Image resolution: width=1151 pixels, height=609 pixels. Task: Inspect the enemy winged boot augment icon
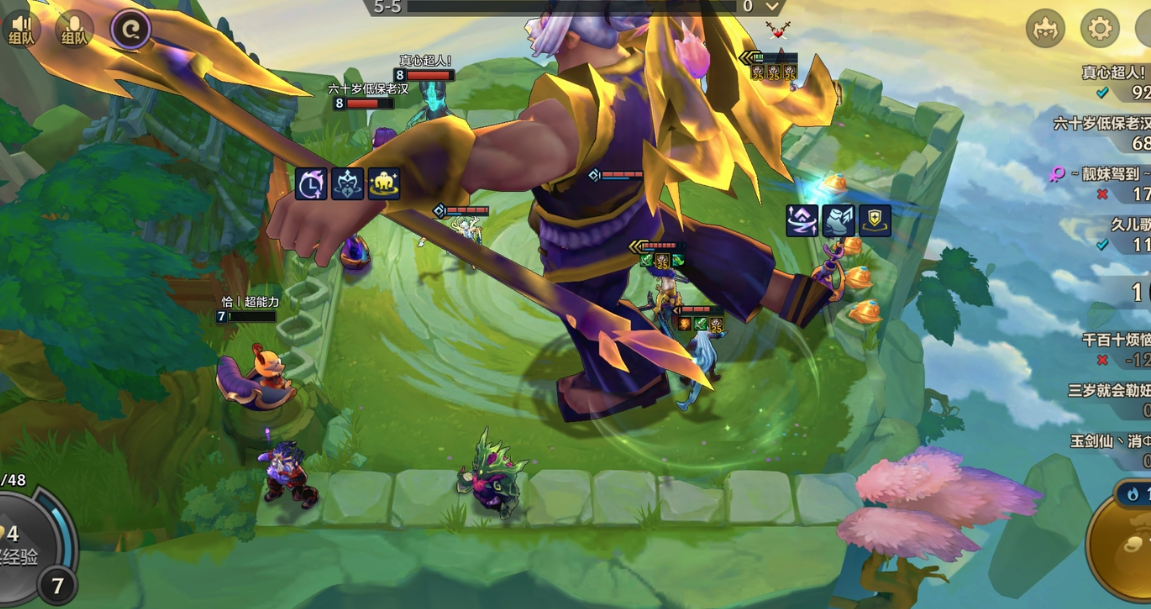(x=838, y=220)
